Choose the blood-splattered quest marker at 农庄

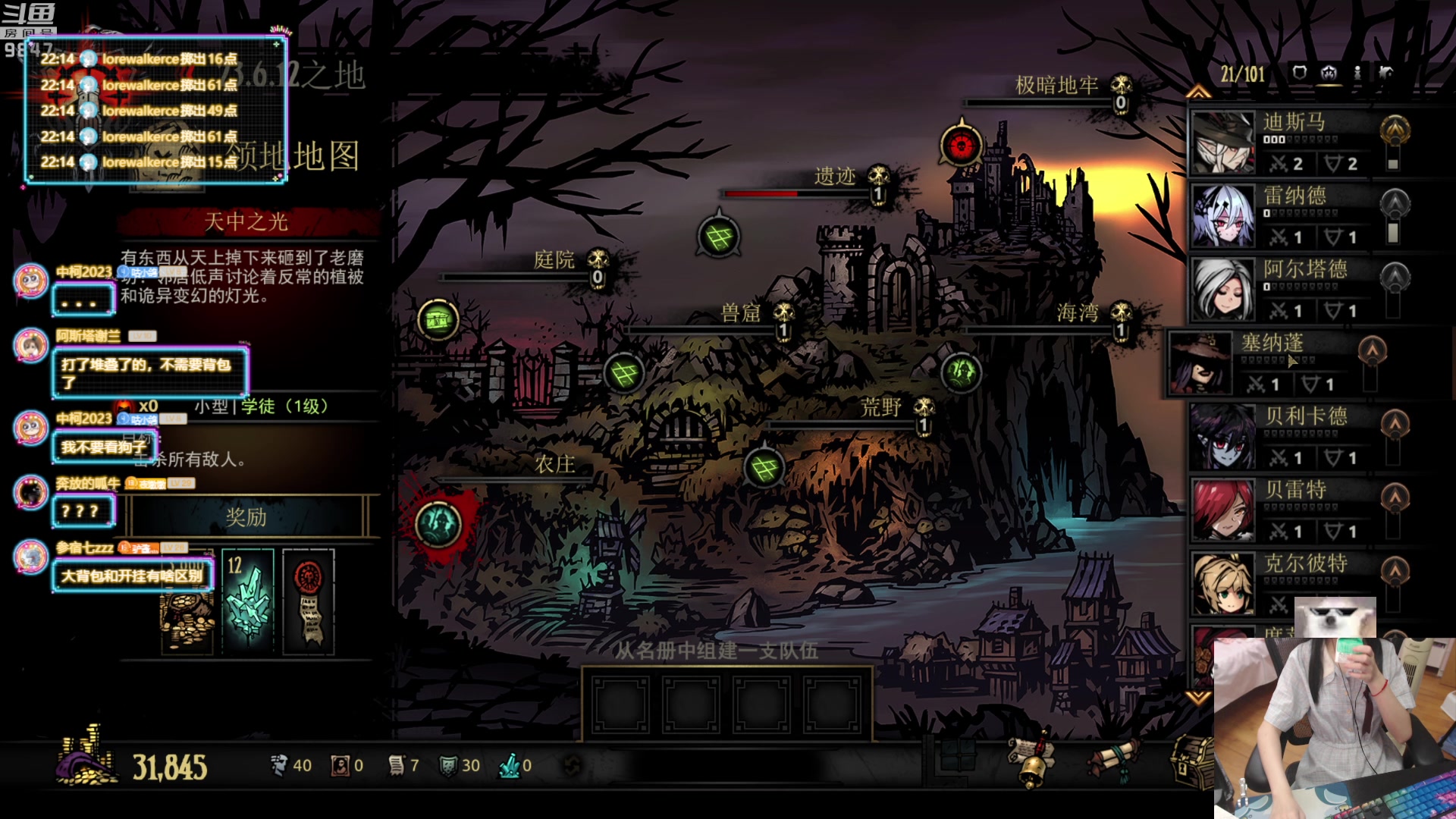[438, 523]
